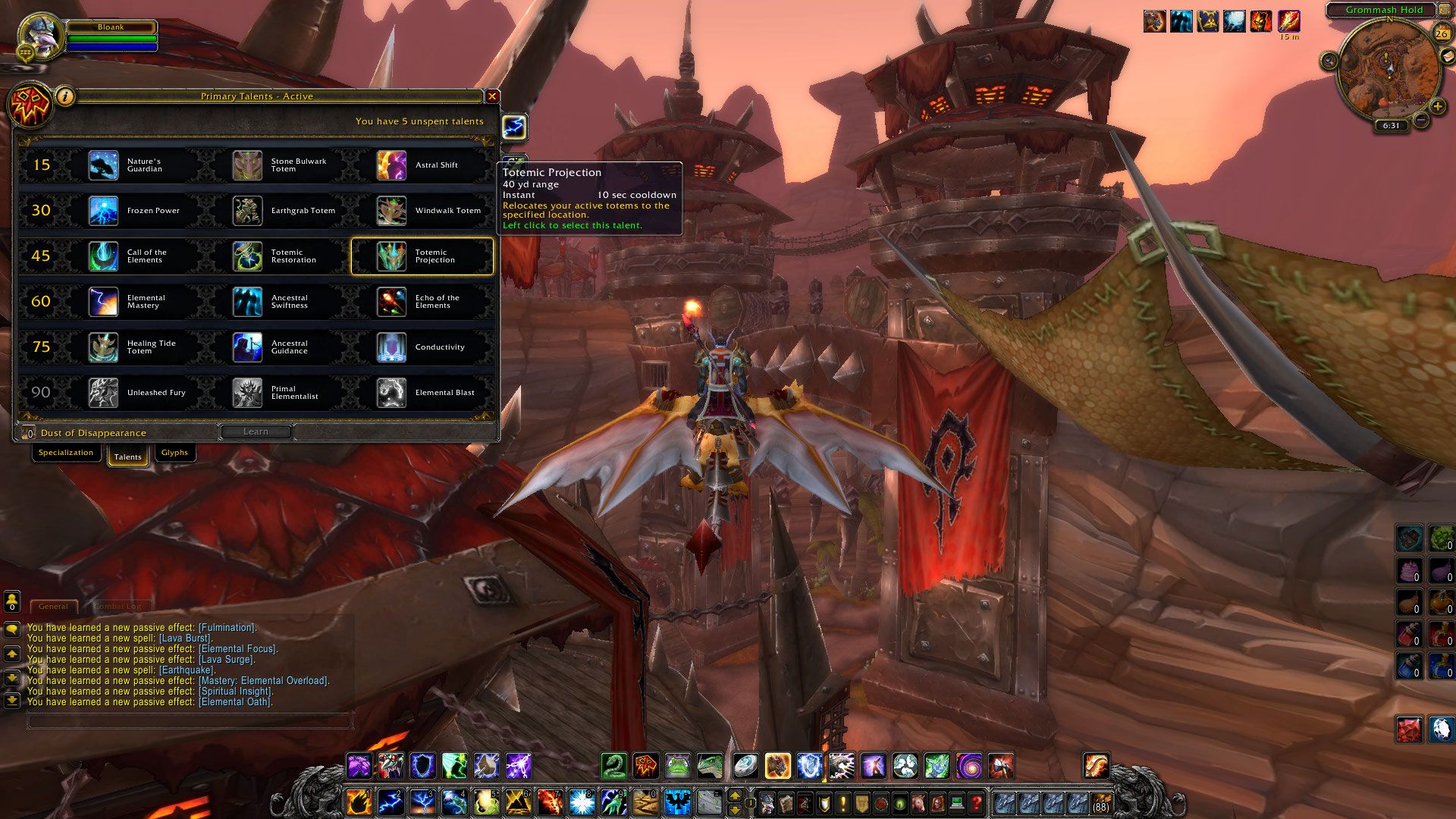Switch to the Specialization tab

tap(66, 453)
